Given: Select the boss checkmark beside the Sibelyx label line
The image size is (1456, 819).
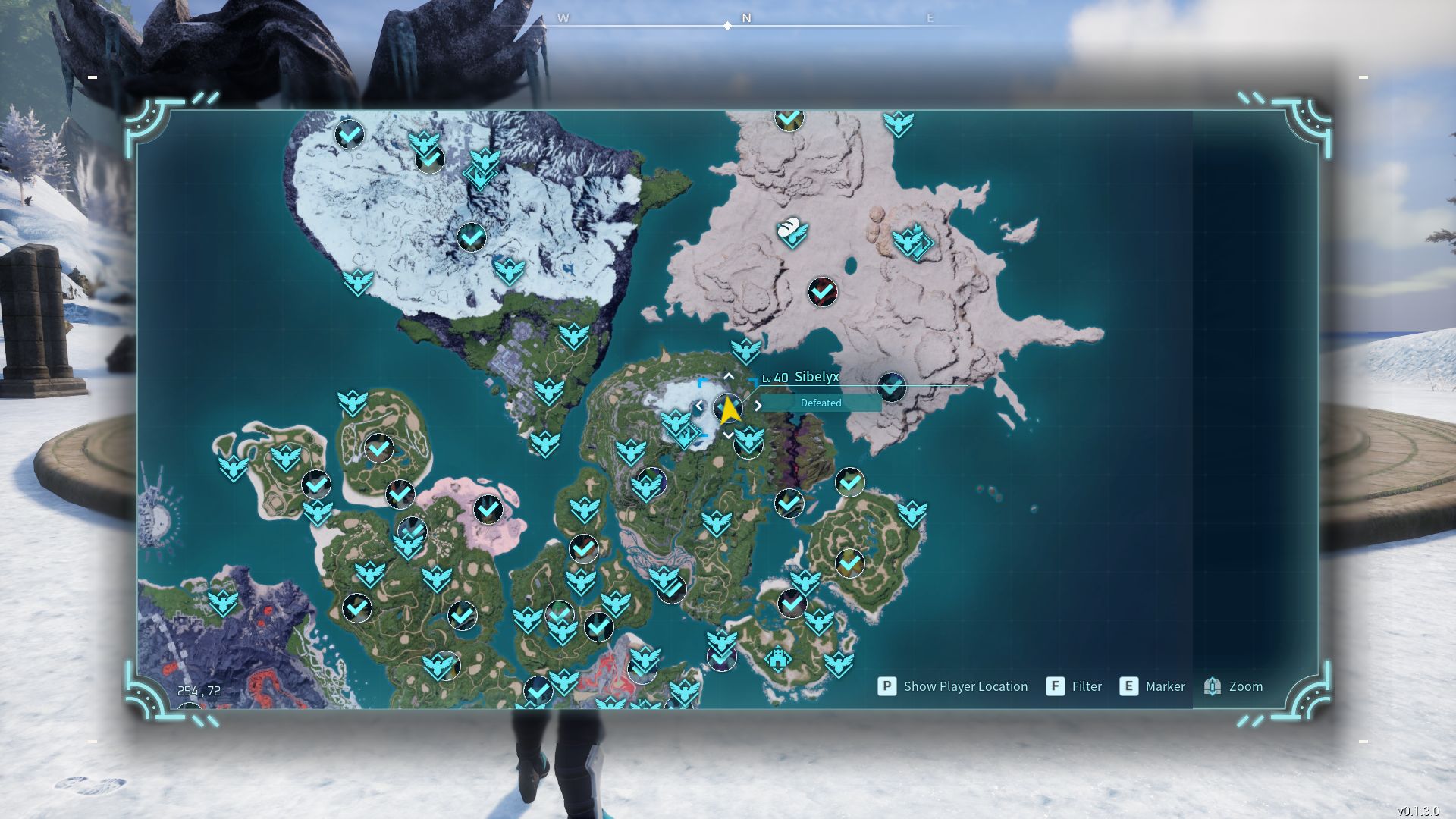Looking at the screenshot, I should tap(892, 387).
